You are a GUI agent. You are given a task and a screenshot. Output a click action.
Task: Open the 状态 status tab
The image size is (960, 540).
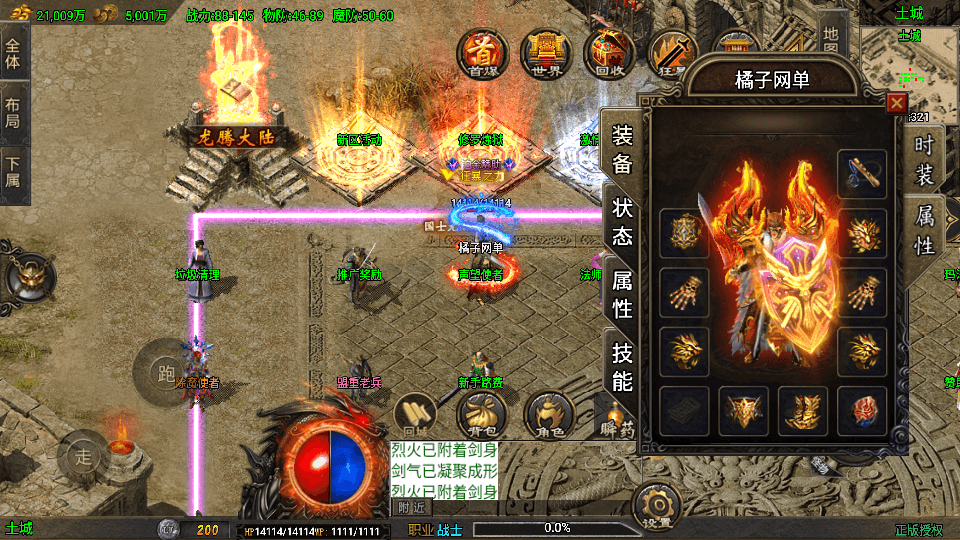(622, 222)
